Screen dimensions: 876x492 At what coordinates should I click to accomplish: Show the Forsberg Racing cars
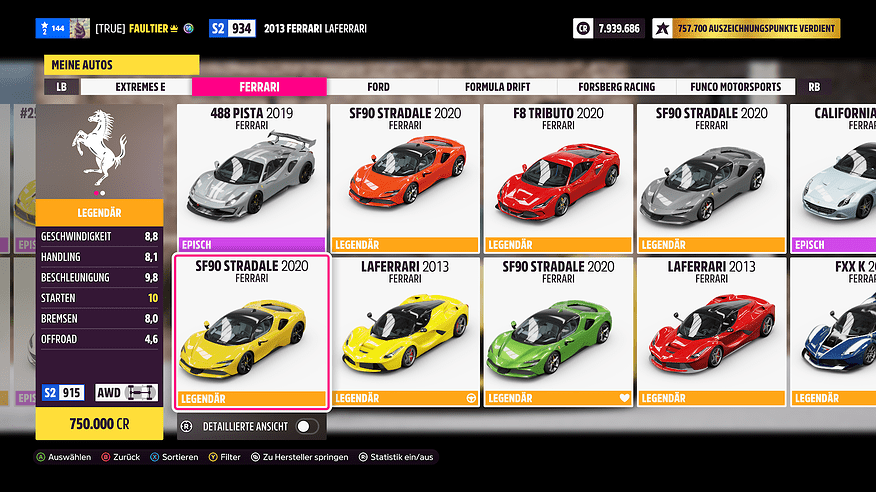(618, 87)
